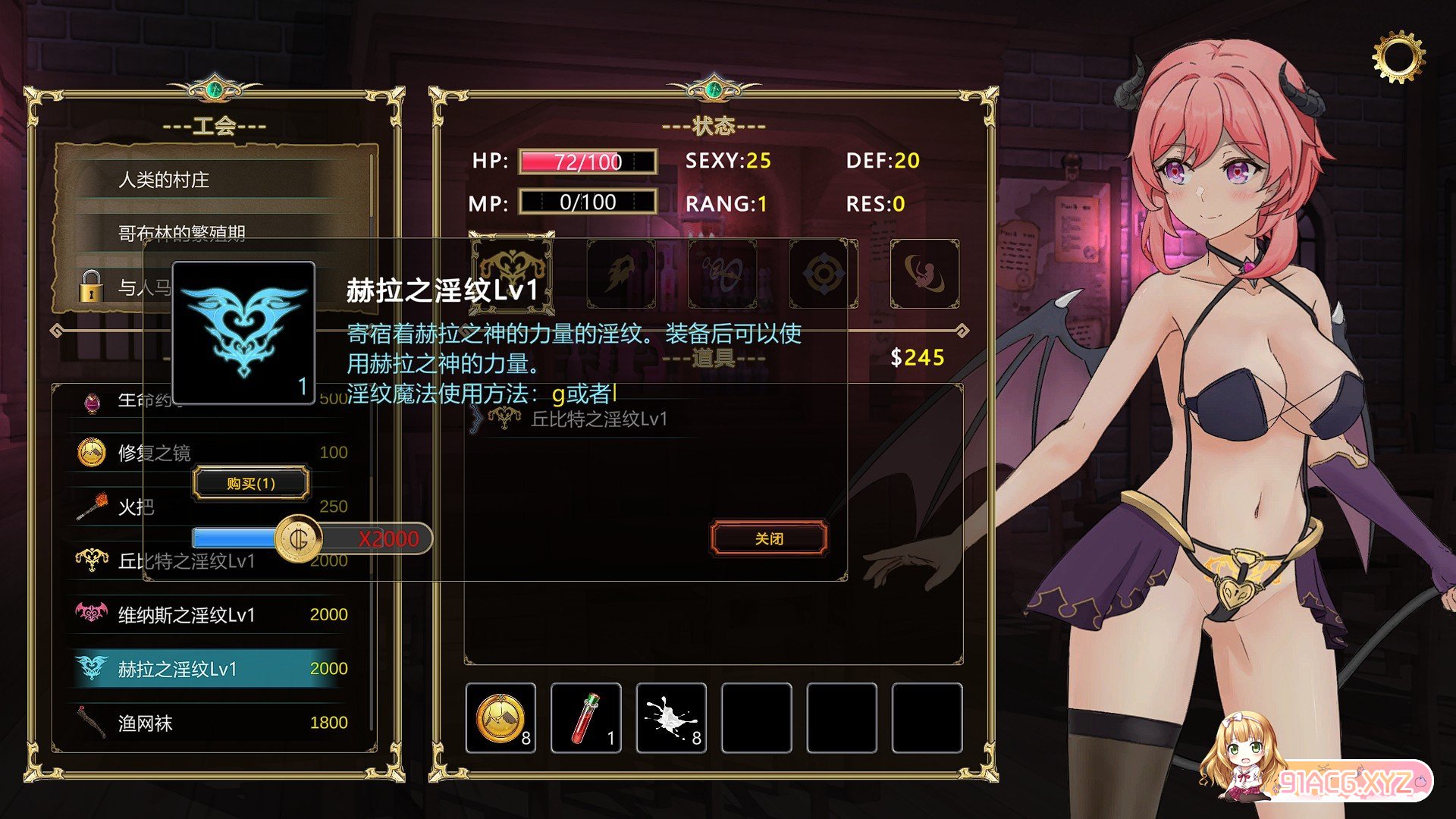Image resolution: width=1456 pixels, height=819 pixels.
Task: Click the gold coin hotbar slot
Action: [x=500, y=717]
